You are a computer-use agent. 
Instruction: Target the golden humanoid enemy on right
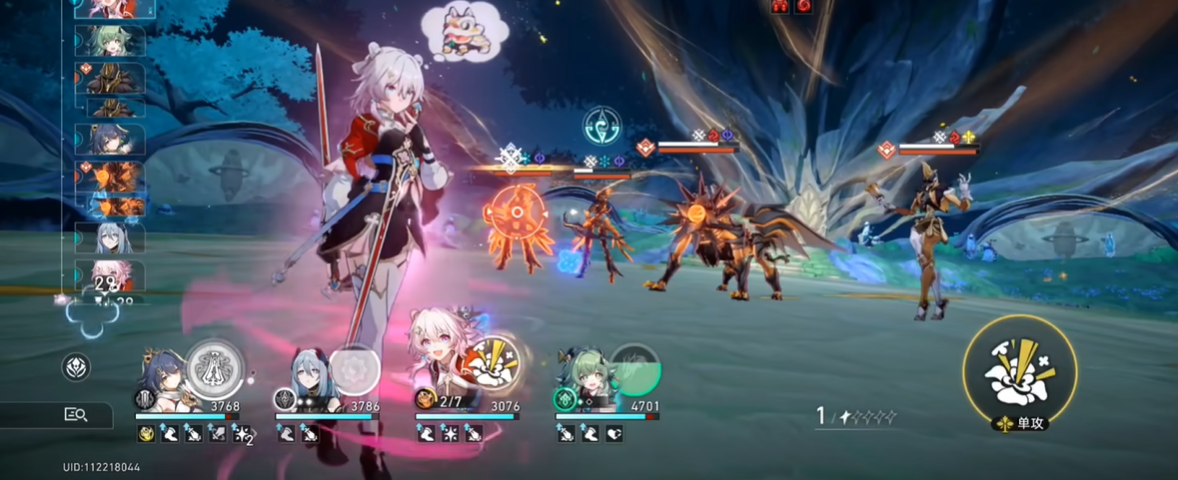pyautogui.click(x=930, y=240)
